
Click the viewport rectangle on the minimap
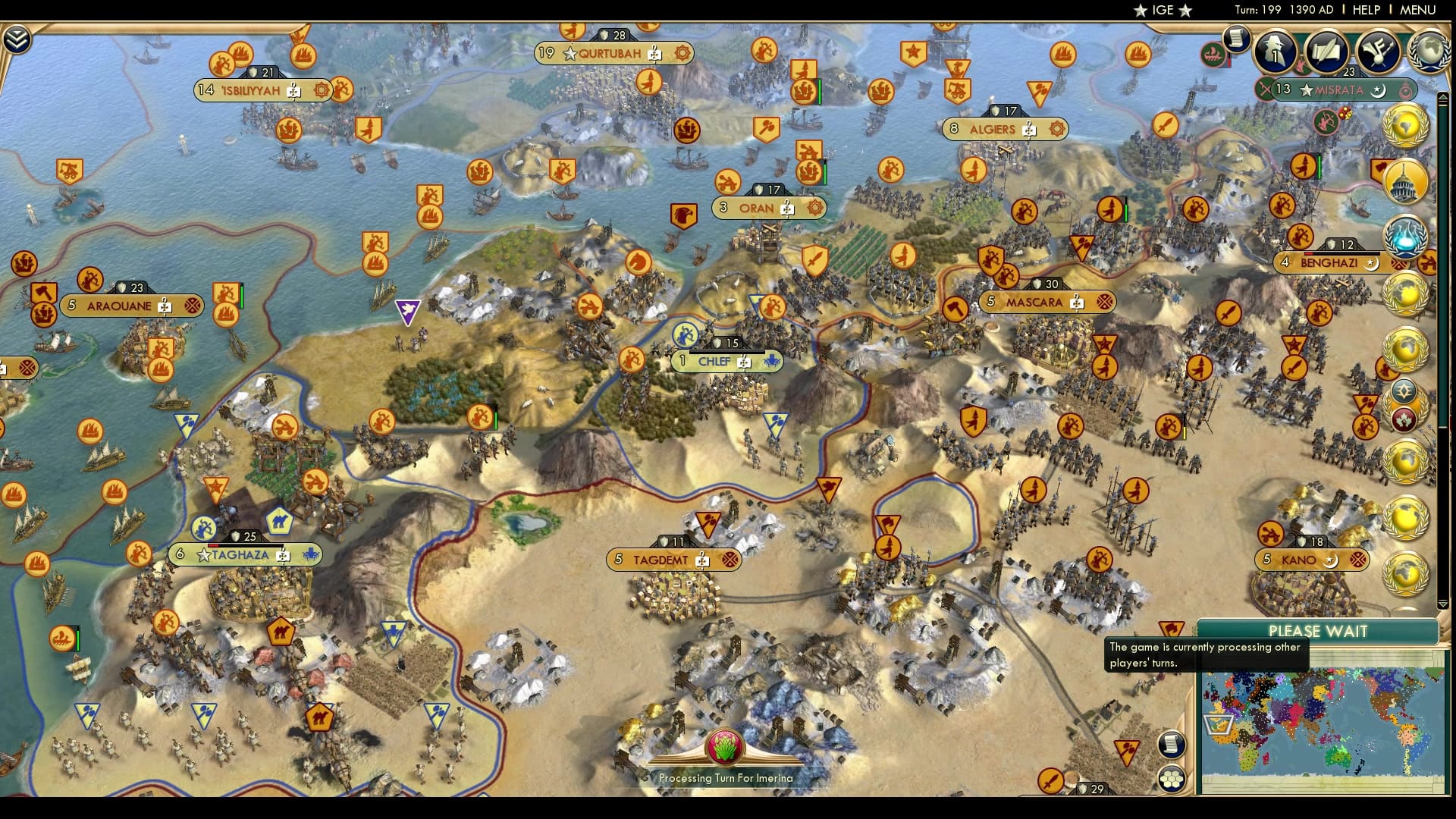point(1219,726)
